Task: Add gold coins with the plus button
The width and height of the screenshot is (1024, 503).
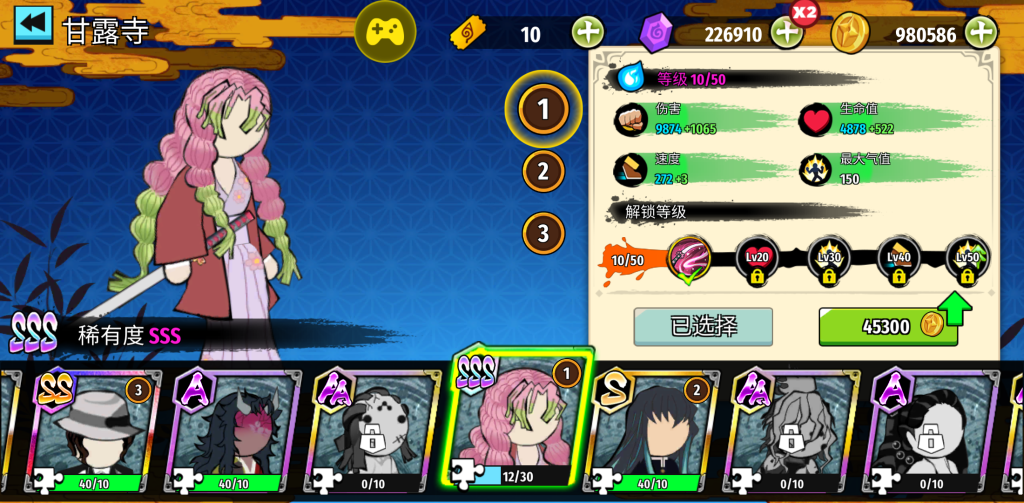Action: click(x=981, y=33)
